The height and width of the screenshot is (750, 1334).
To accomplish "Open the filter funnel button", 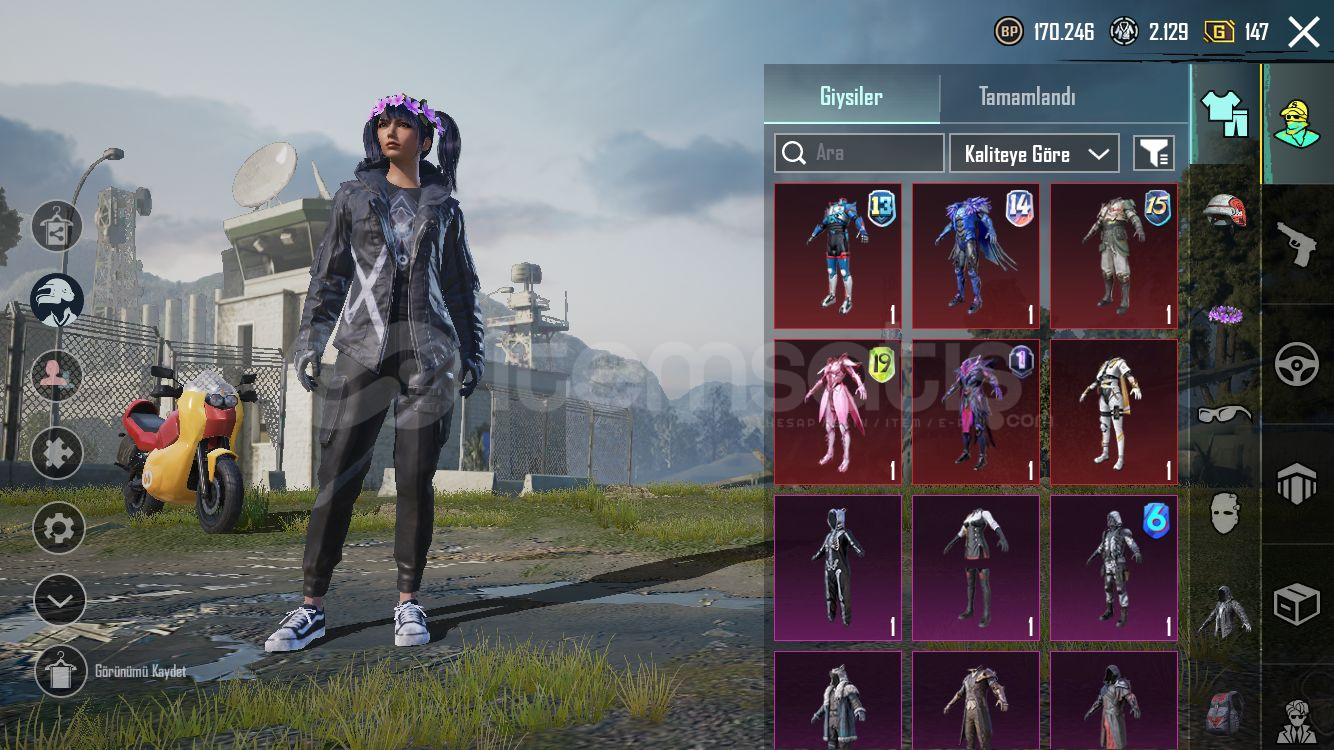I will tap(1153, 153).
